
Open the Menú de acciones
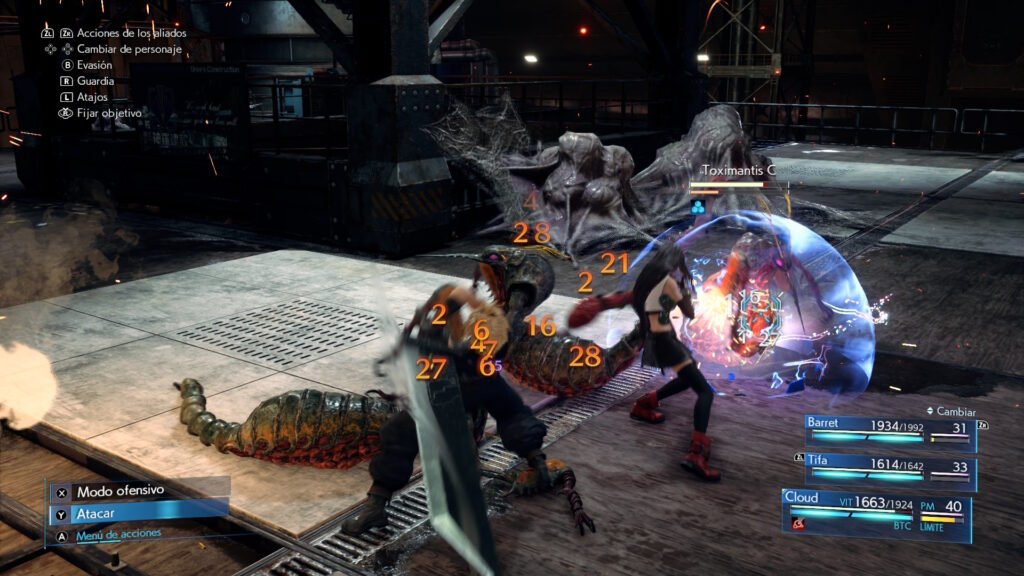click(118, 534)
